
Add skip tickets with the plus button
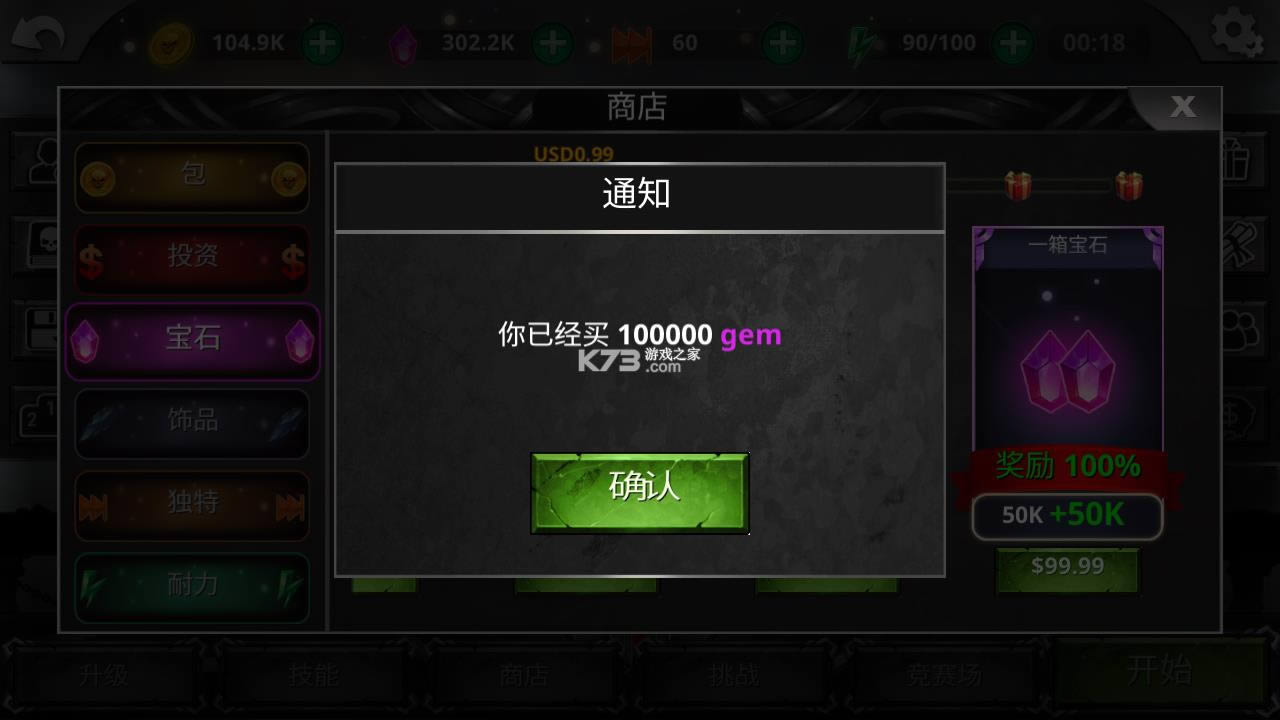(782, 43)
